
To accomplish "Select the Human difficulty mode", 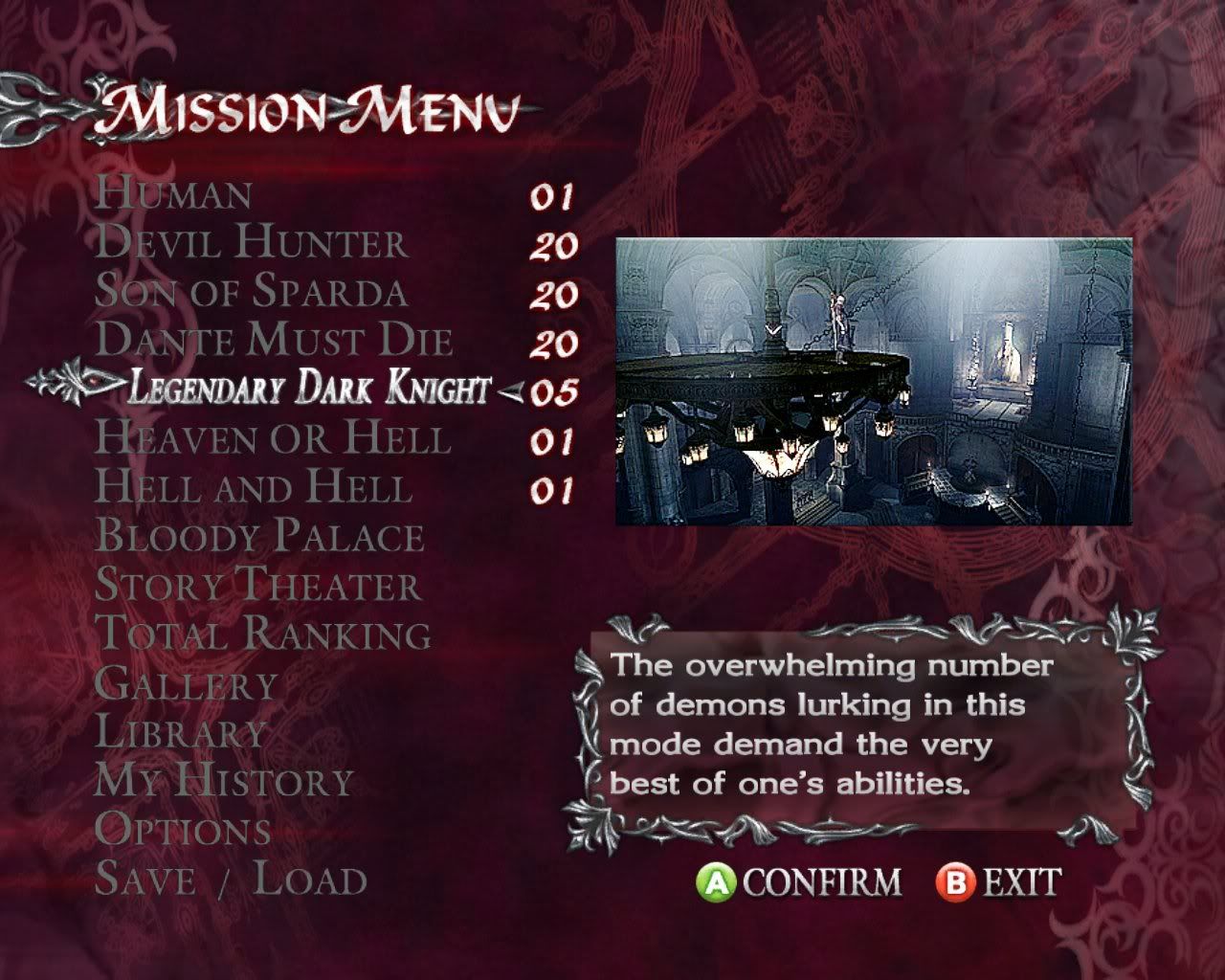I will click(x=173, y=194).
